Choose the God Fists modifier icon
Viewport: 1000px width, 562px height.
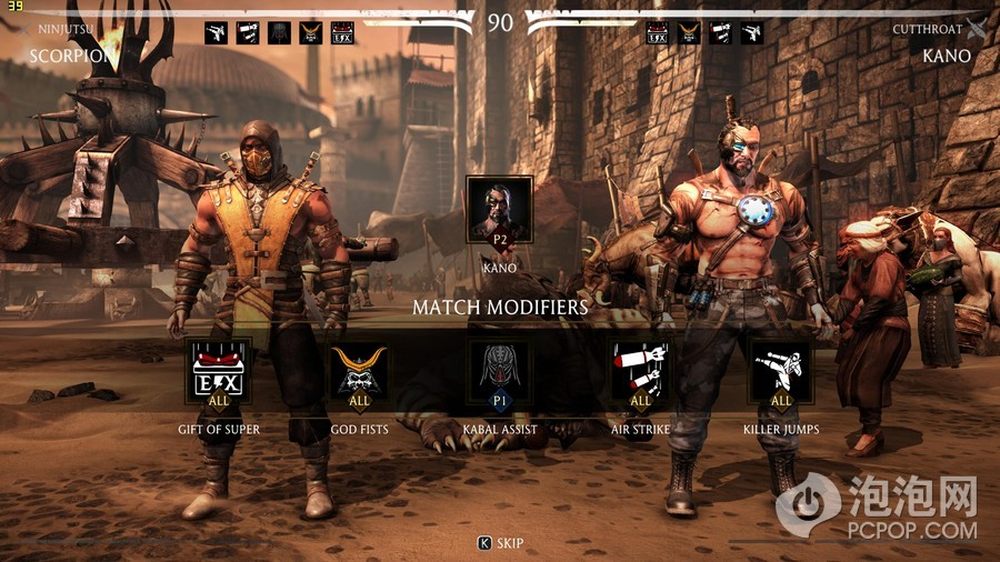360,375
